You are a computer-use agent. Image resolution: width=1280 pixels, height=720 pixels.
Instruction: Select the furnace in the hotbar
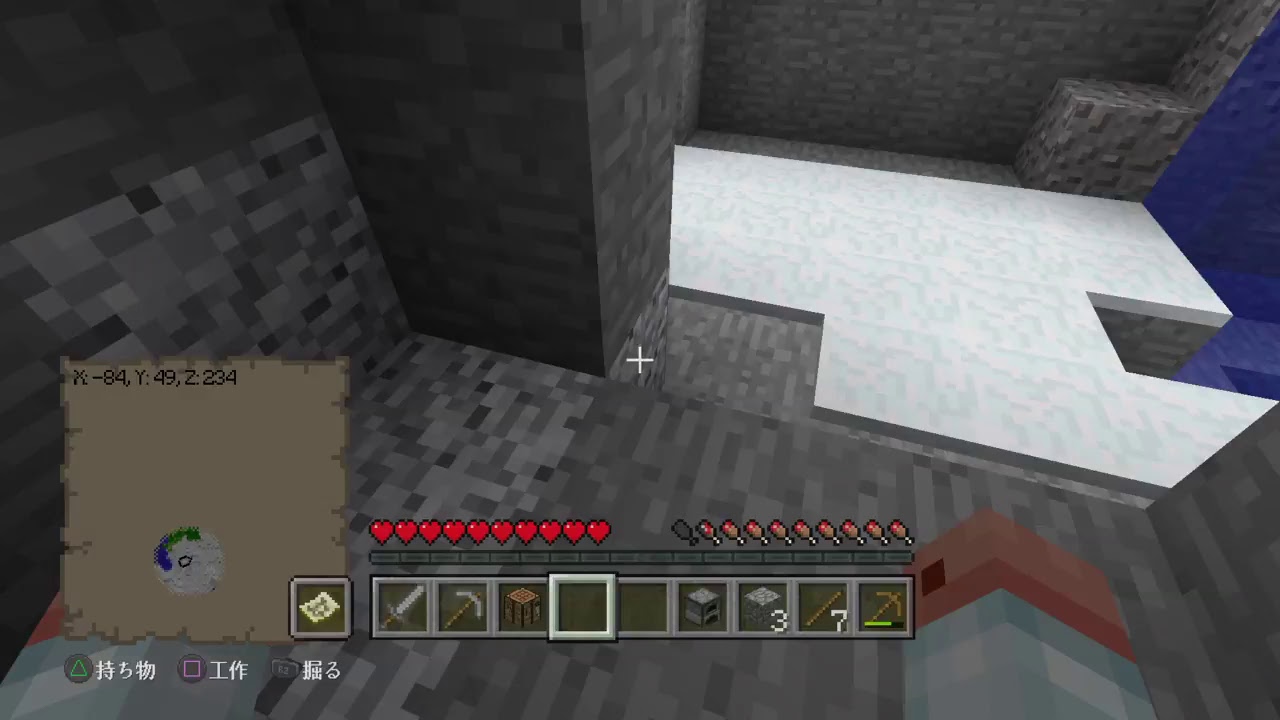tap(703, 605)
